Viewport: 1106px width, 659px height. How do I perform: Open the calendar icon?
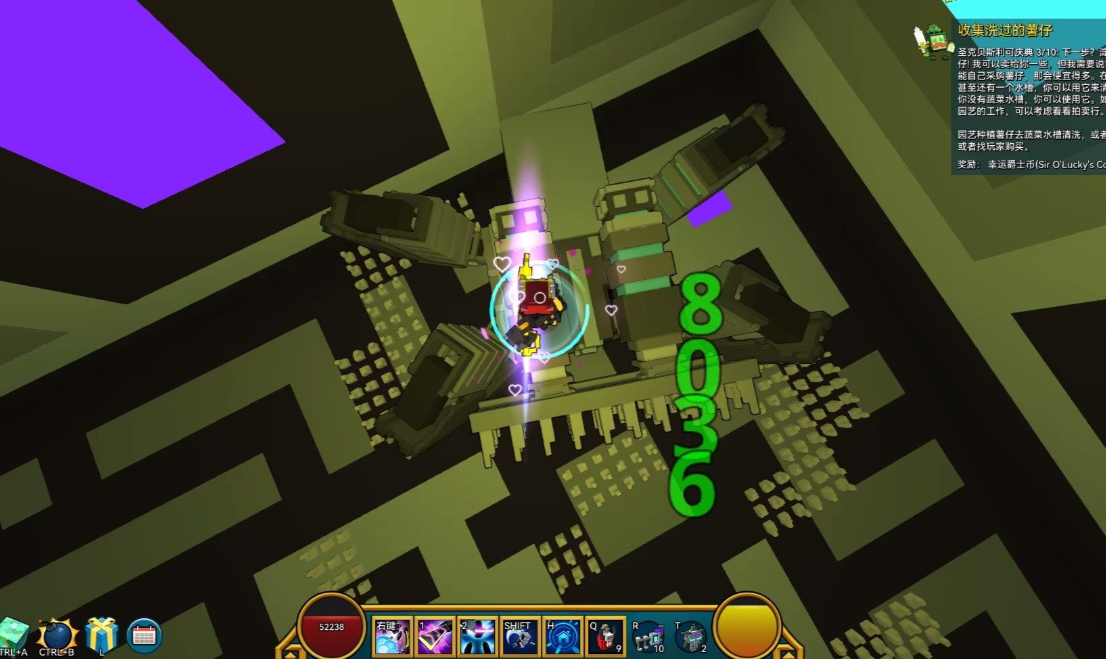pos(144,635)
